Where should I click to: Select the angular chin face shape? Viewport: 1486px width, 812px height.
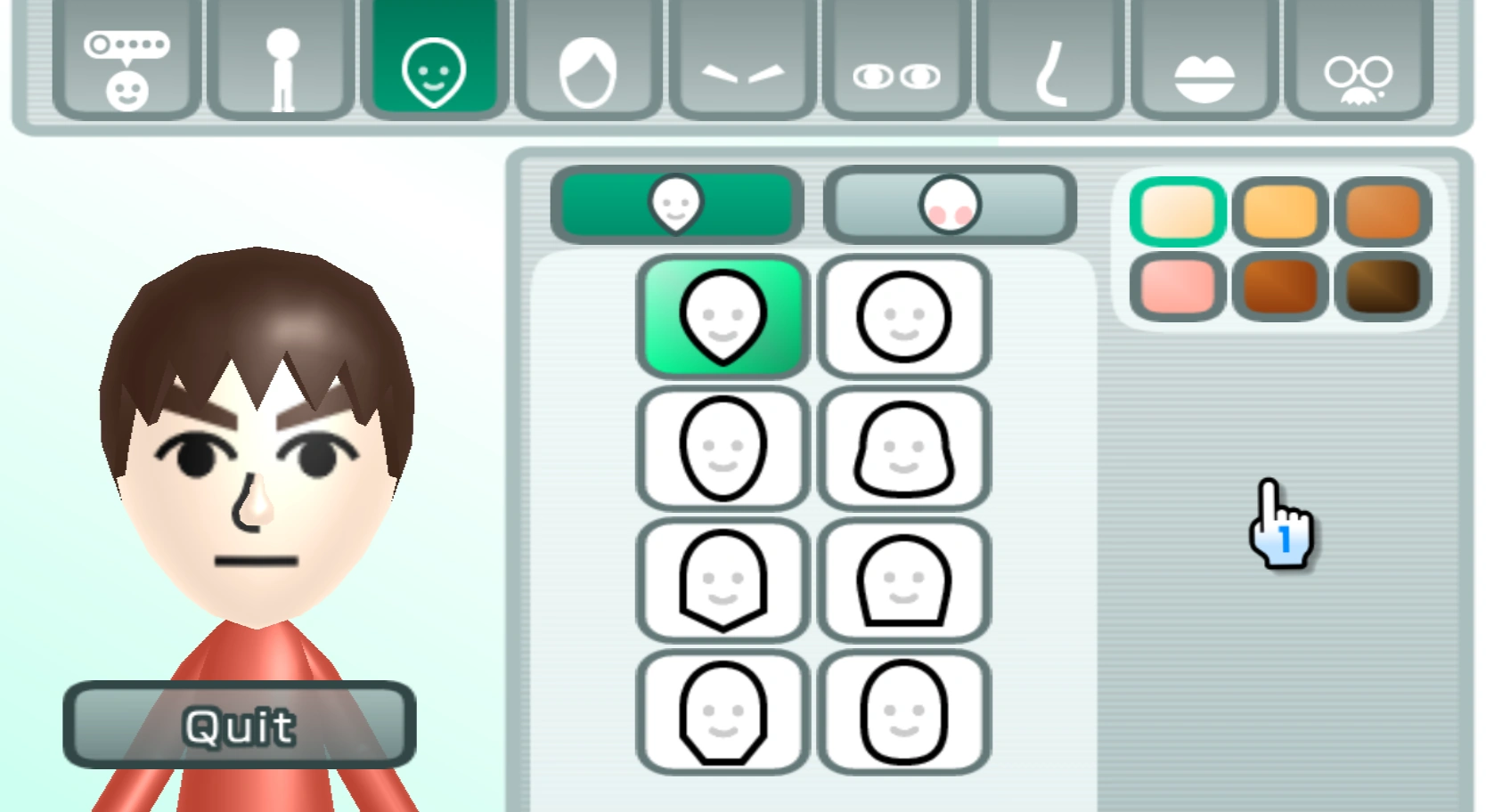723,579
